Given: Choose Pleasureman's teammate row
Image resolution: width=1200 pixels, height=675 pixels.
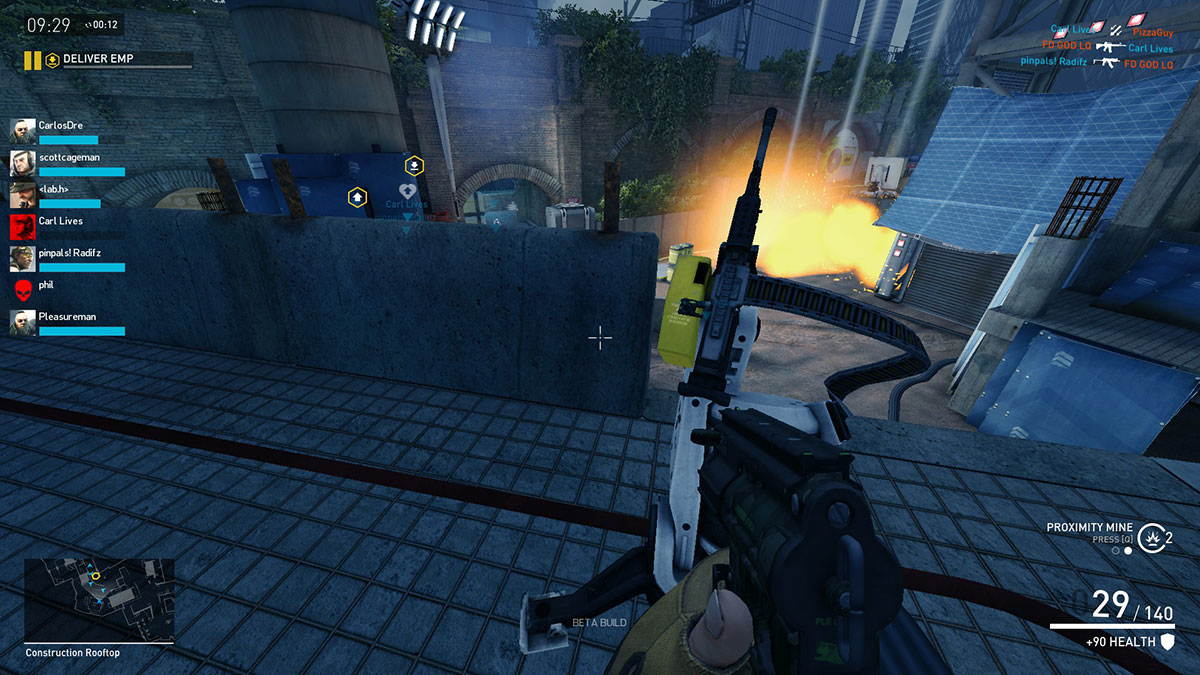Looking at the screenshot, I should 66,323.
